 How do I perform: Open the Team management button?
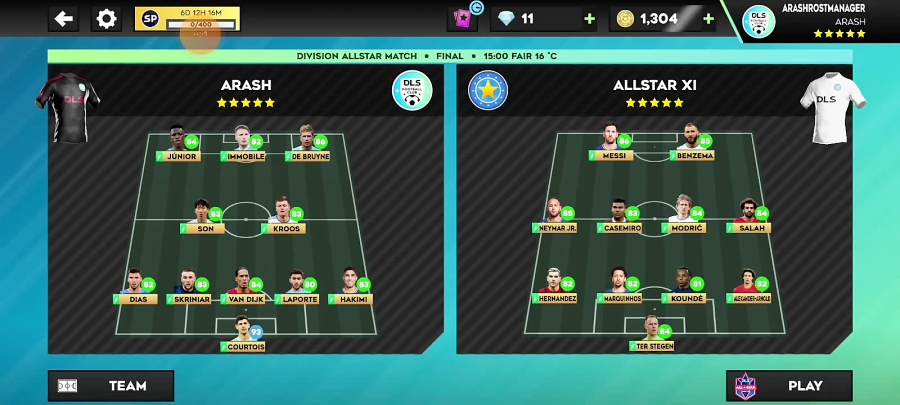111,386
